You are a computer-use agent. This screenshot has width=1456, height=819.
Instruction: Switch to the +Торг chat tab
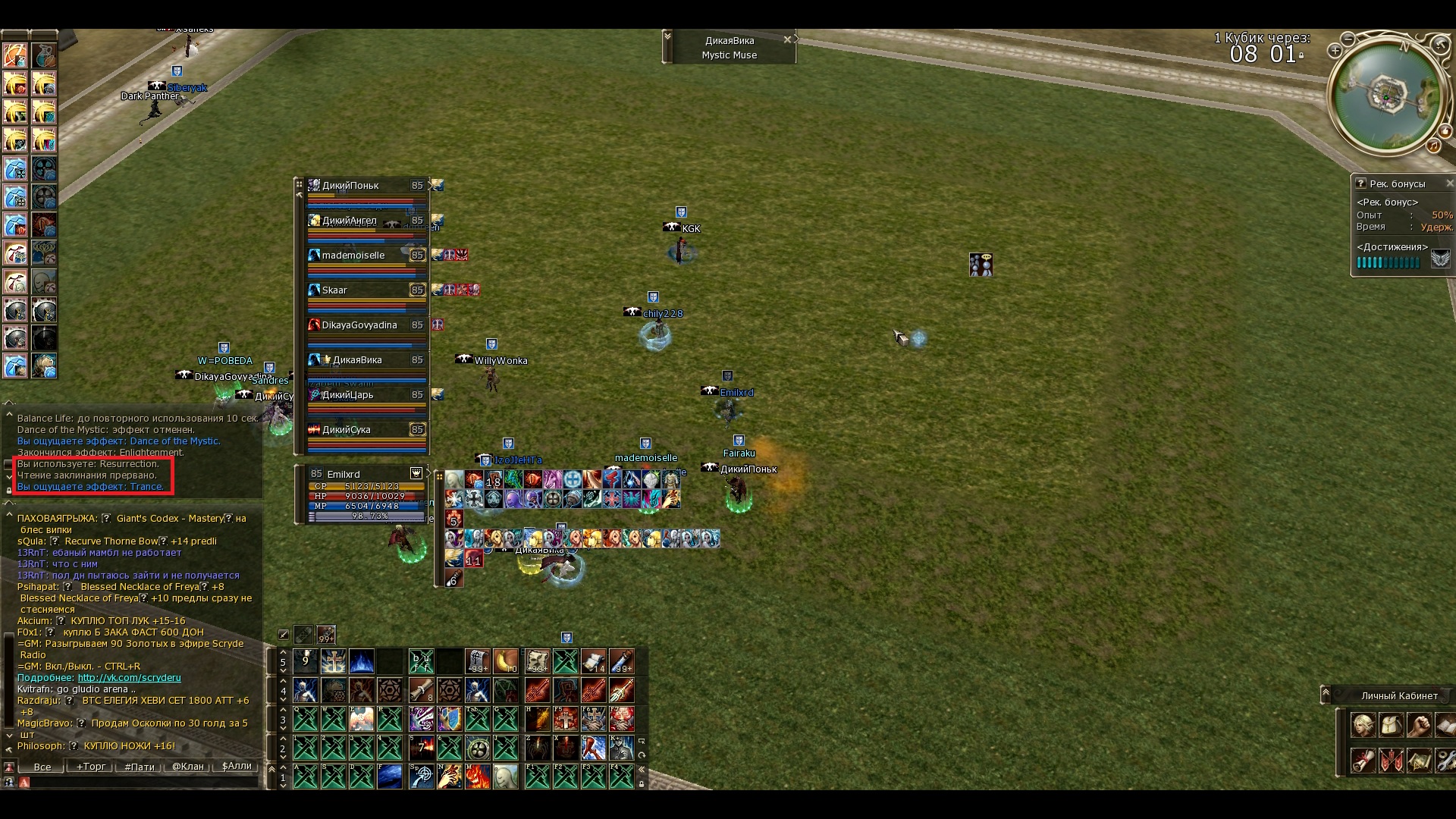(90, 767)
